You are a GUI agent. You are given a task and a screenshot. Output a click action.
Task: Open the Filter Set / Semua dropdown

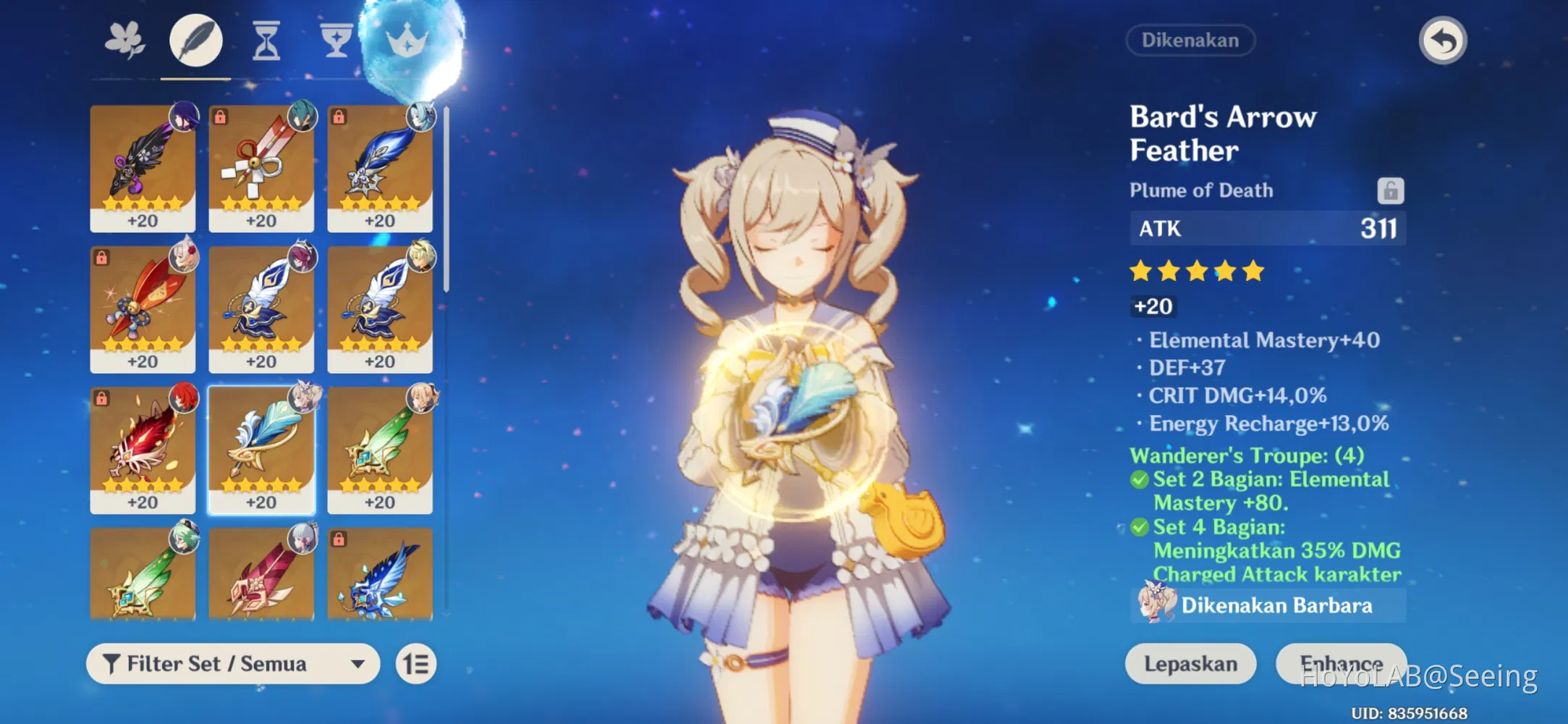click(232, 663)
